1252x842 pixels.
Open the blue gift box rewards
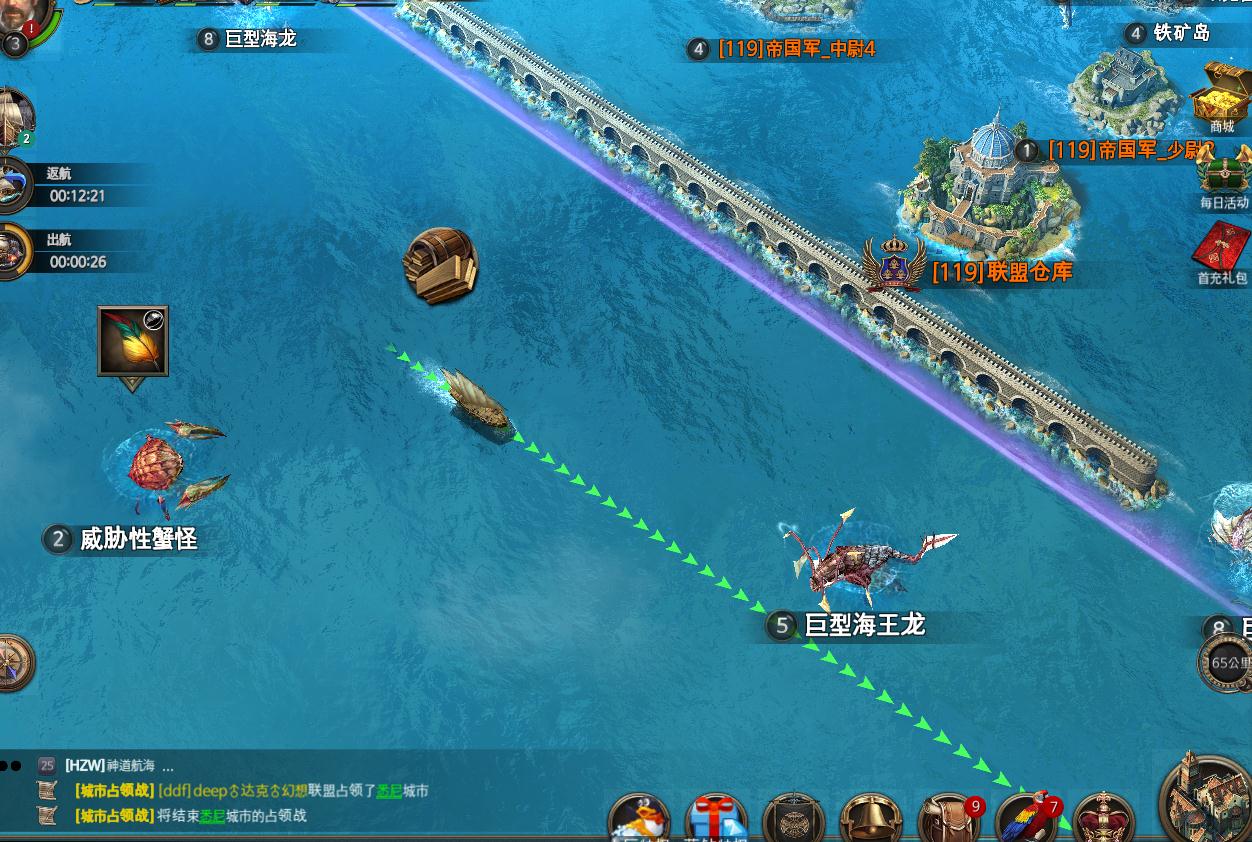(715, 820)
